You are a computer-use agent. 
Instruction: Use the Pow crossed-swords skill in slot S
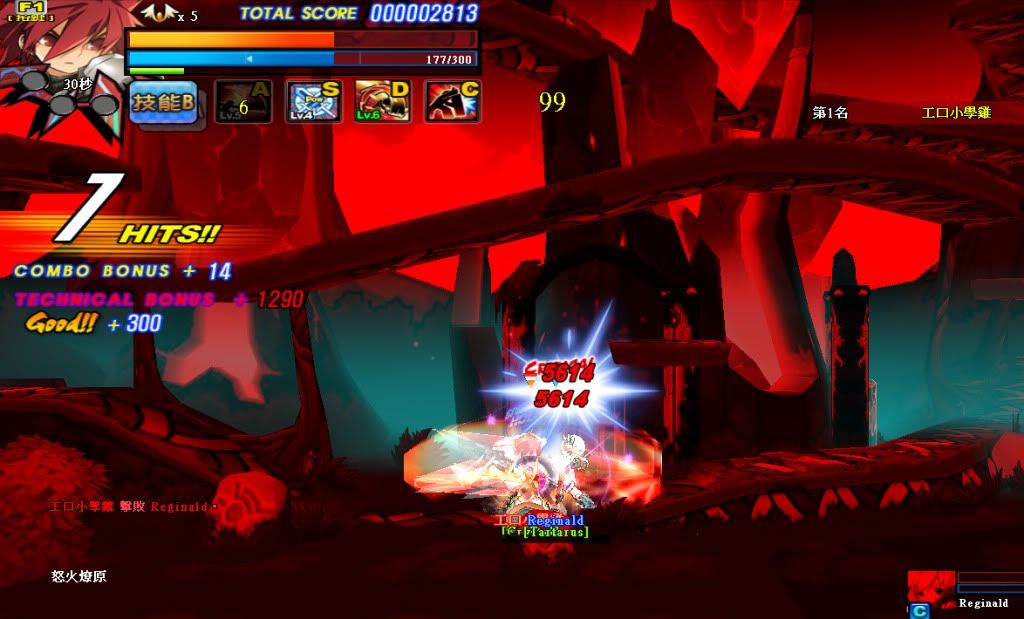coord(313,102)
